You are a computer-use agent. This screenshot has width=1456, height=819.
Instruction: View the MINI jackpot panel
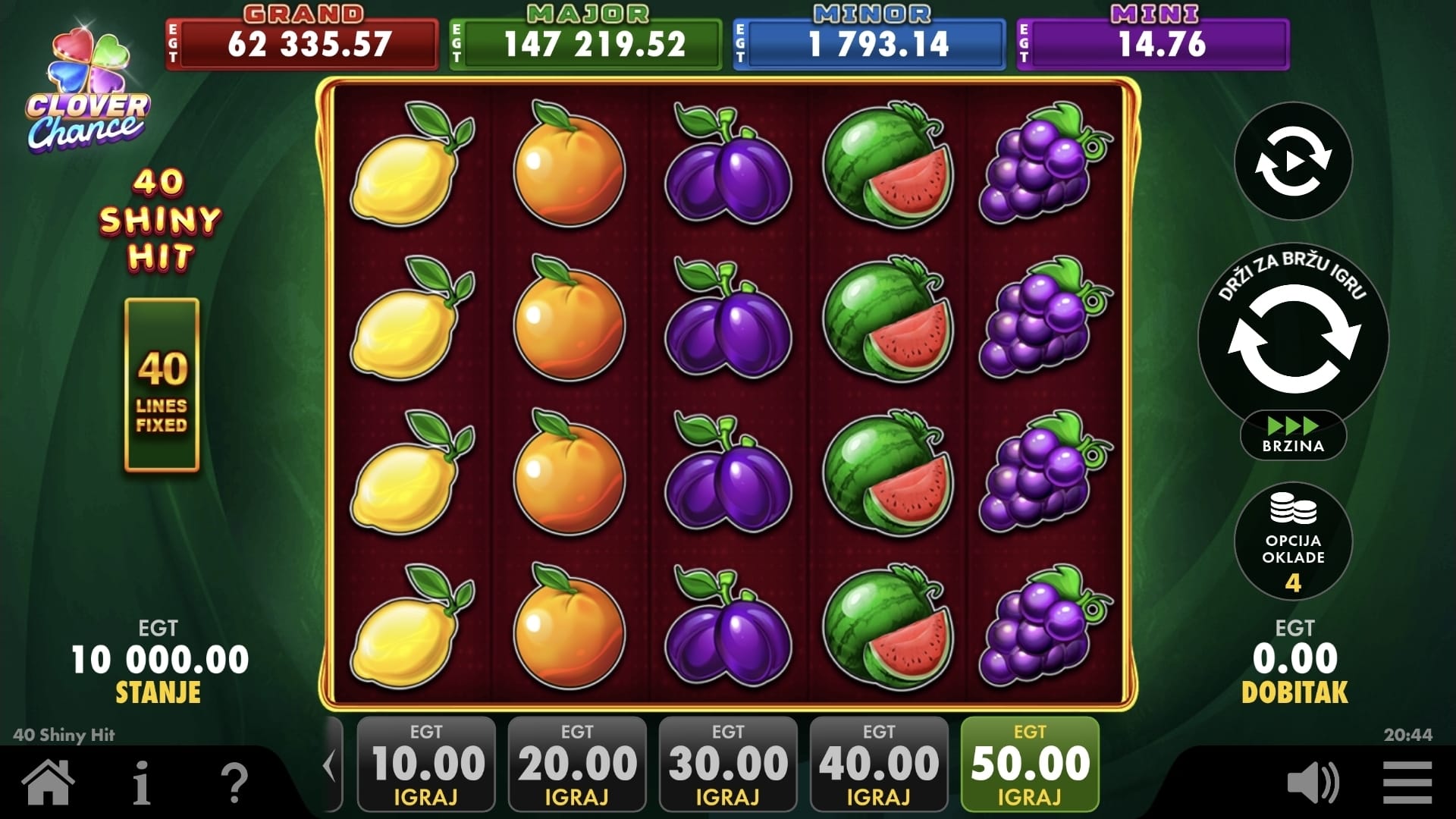click(1153, 43)
